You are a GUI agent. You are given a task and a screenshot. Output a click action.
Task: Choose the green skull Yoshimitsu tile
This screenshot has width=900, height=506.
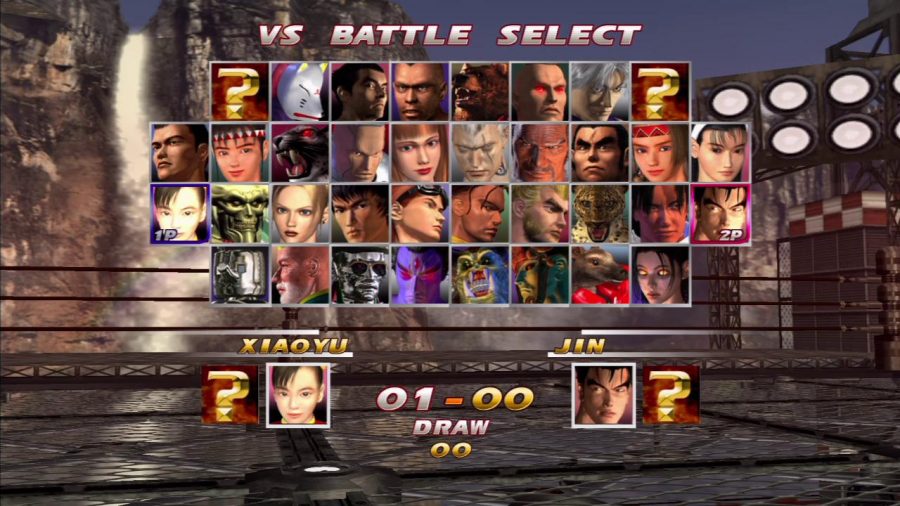(x=240, y=213)
